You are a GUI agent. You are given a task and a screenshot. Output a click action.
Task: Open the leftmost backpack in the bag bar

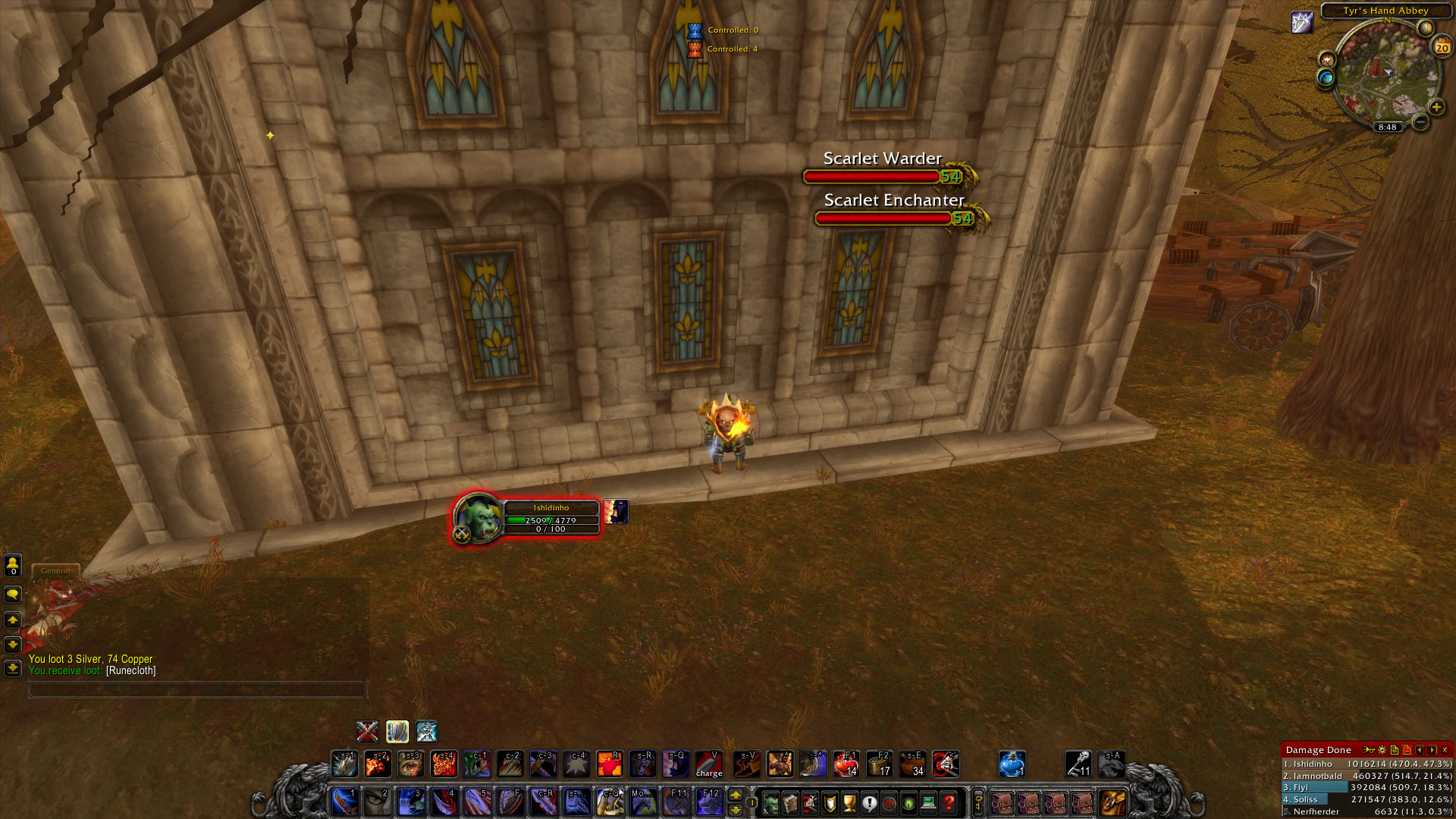pos(1003,804)
